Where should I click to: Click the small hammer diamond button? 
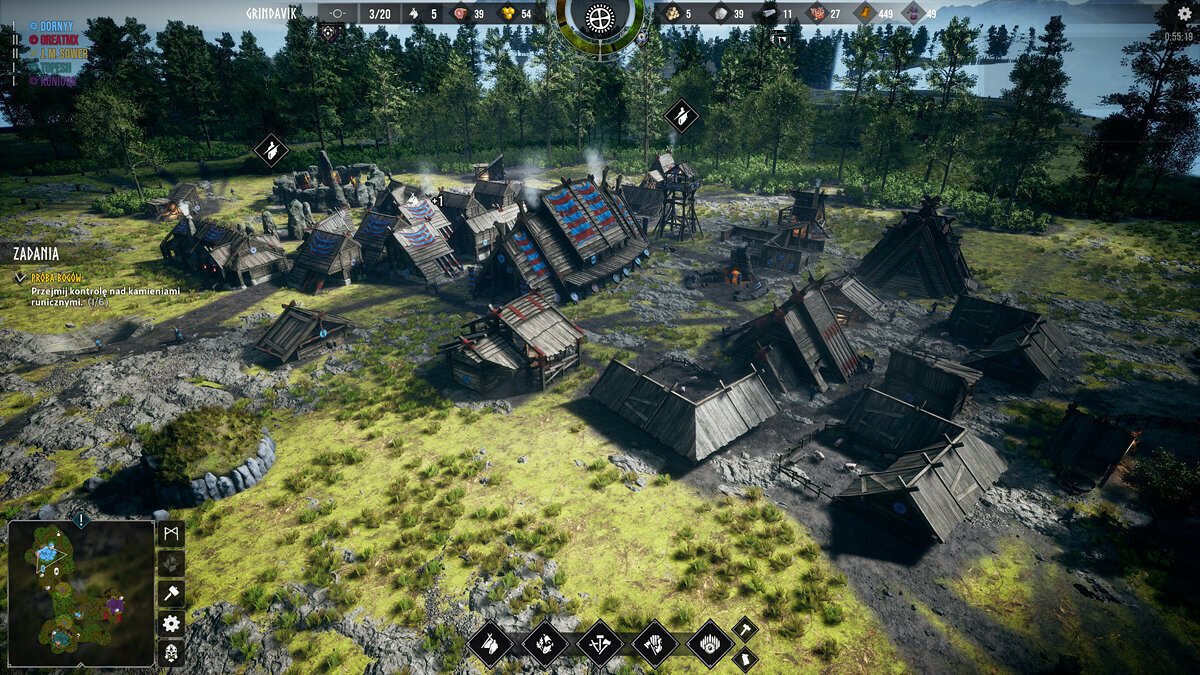[745, 629]
